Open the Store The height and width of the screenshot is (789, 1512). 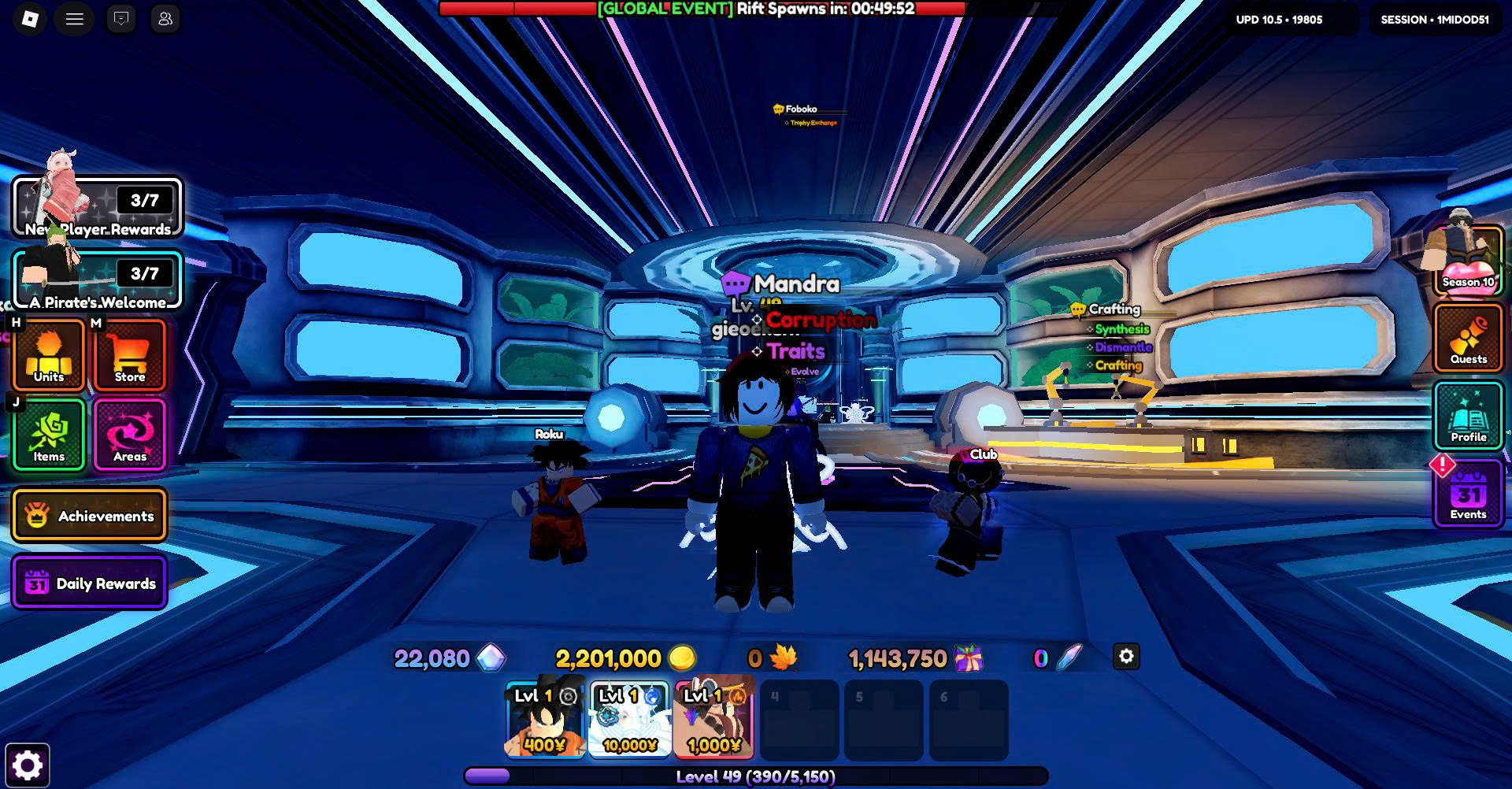click(130, 355)
